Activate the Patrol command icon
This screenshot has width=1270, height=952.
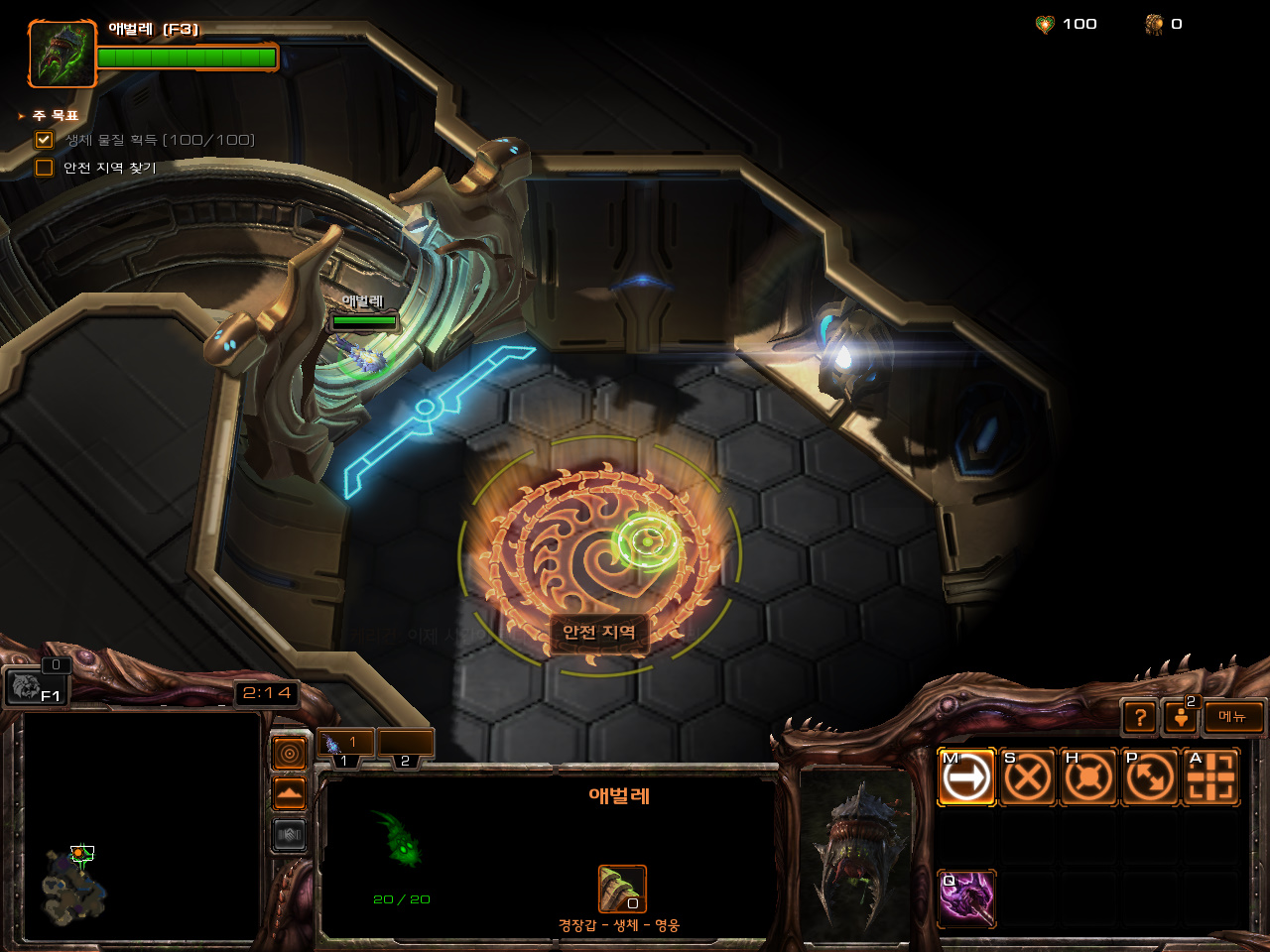point(1150,777)
